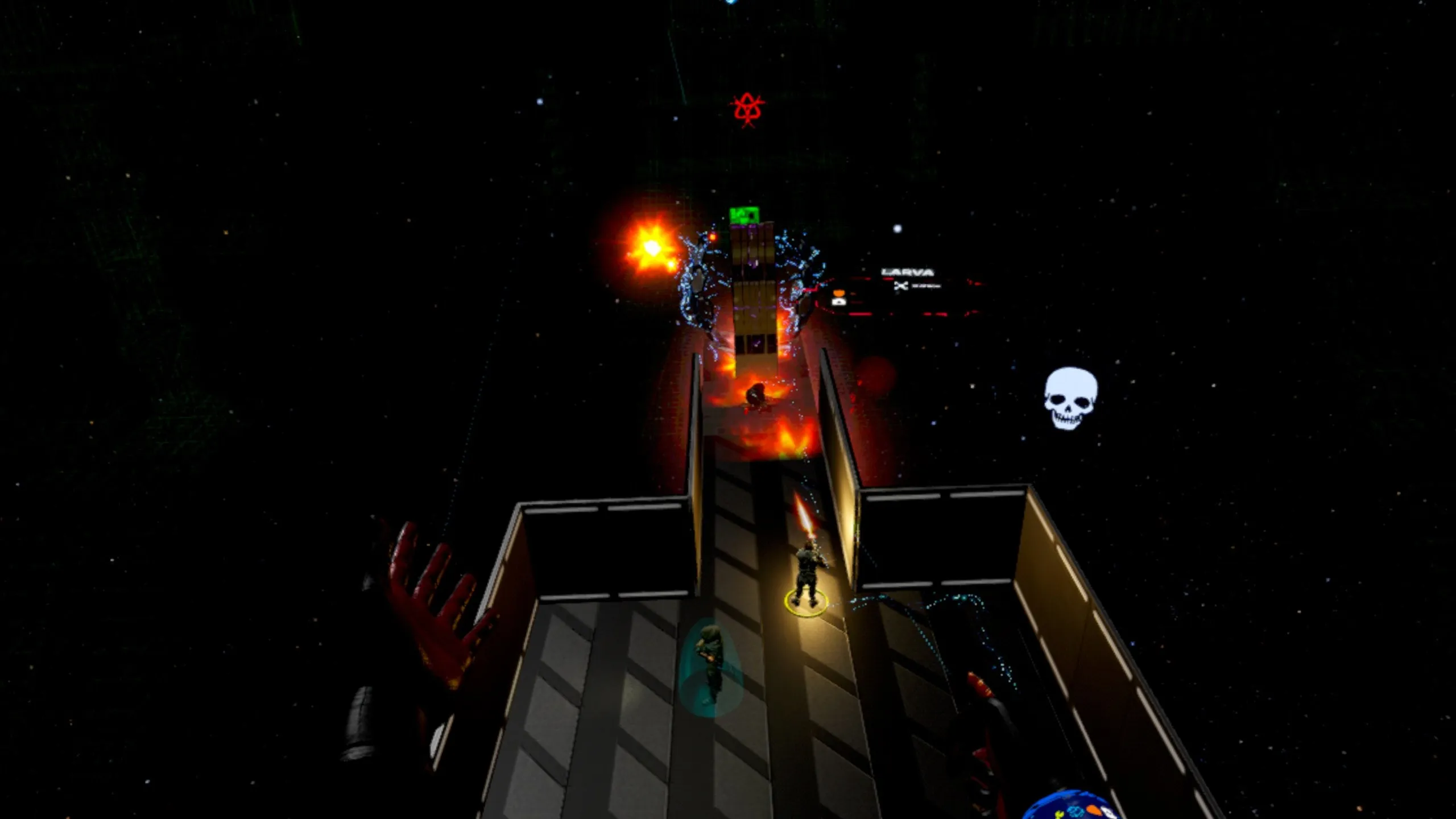1456x819 pixels.
Task: Click the red biohazard objective marker
Action: tap(747, 110)
